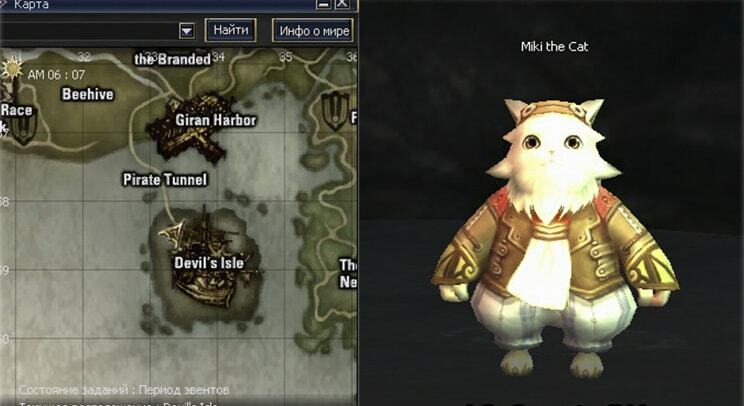This screenshot has height=406, width=744.
Task: Click the Найти search button
Action: click(x=230, y=30)
